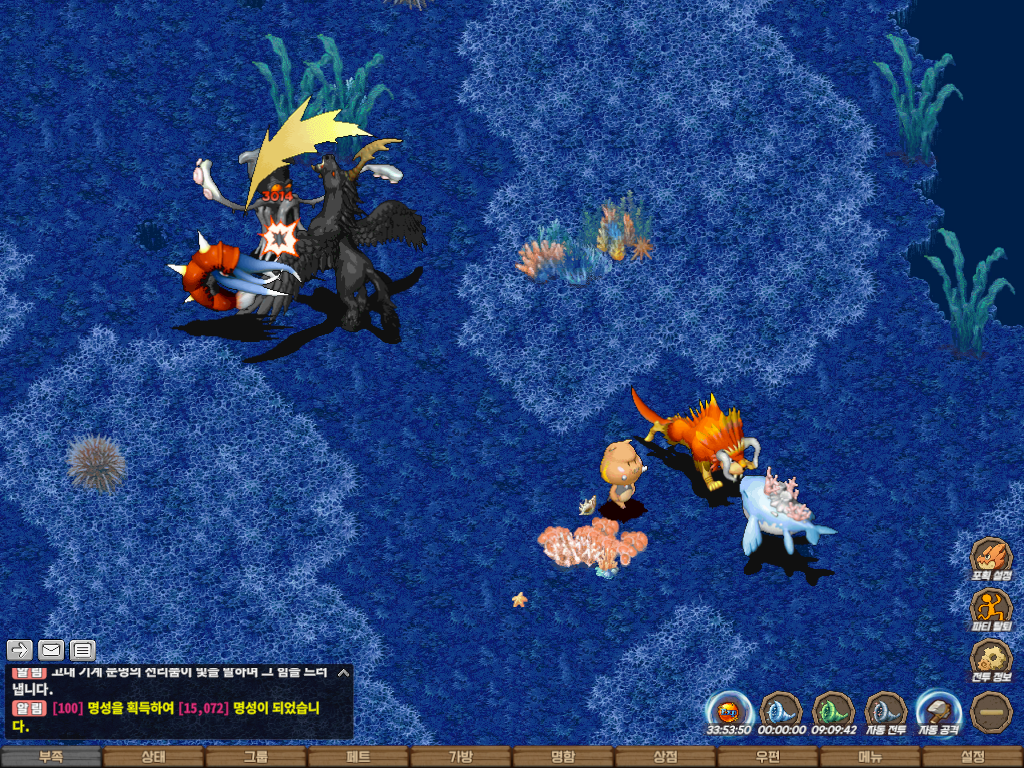Image resolution: width=1024 pixels, height=768 pixels.
Task: Open the 상태 (status) menu
Action: coord(153,757)
